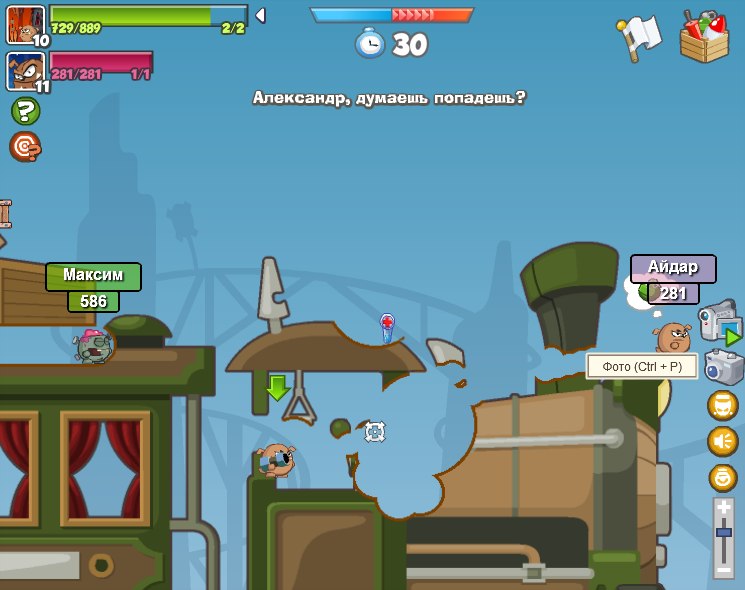Zoom in with the plus button

(x=724, y=507)
